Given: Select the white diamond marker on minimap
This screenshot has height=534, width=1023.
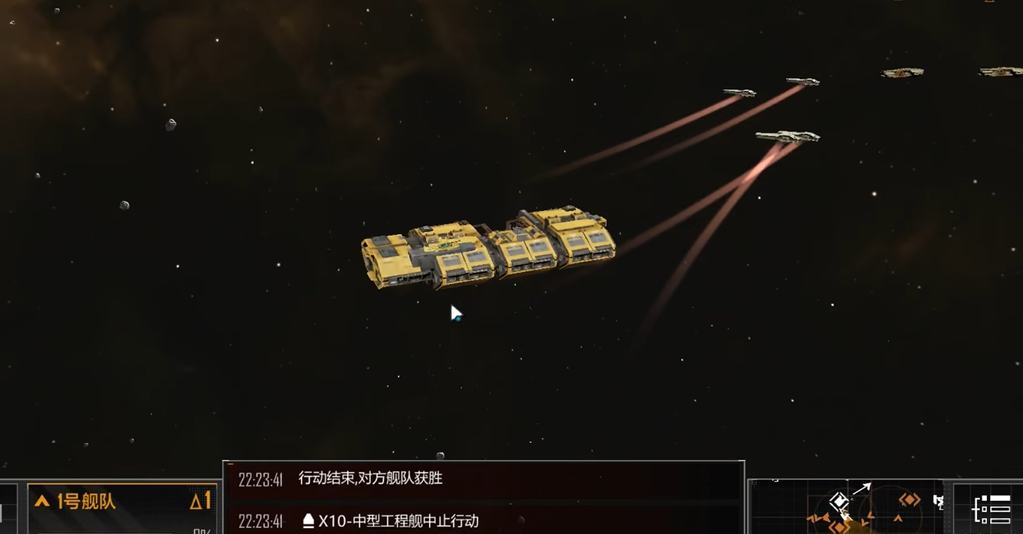Looking at the screenshot, I should coord(839,501).
